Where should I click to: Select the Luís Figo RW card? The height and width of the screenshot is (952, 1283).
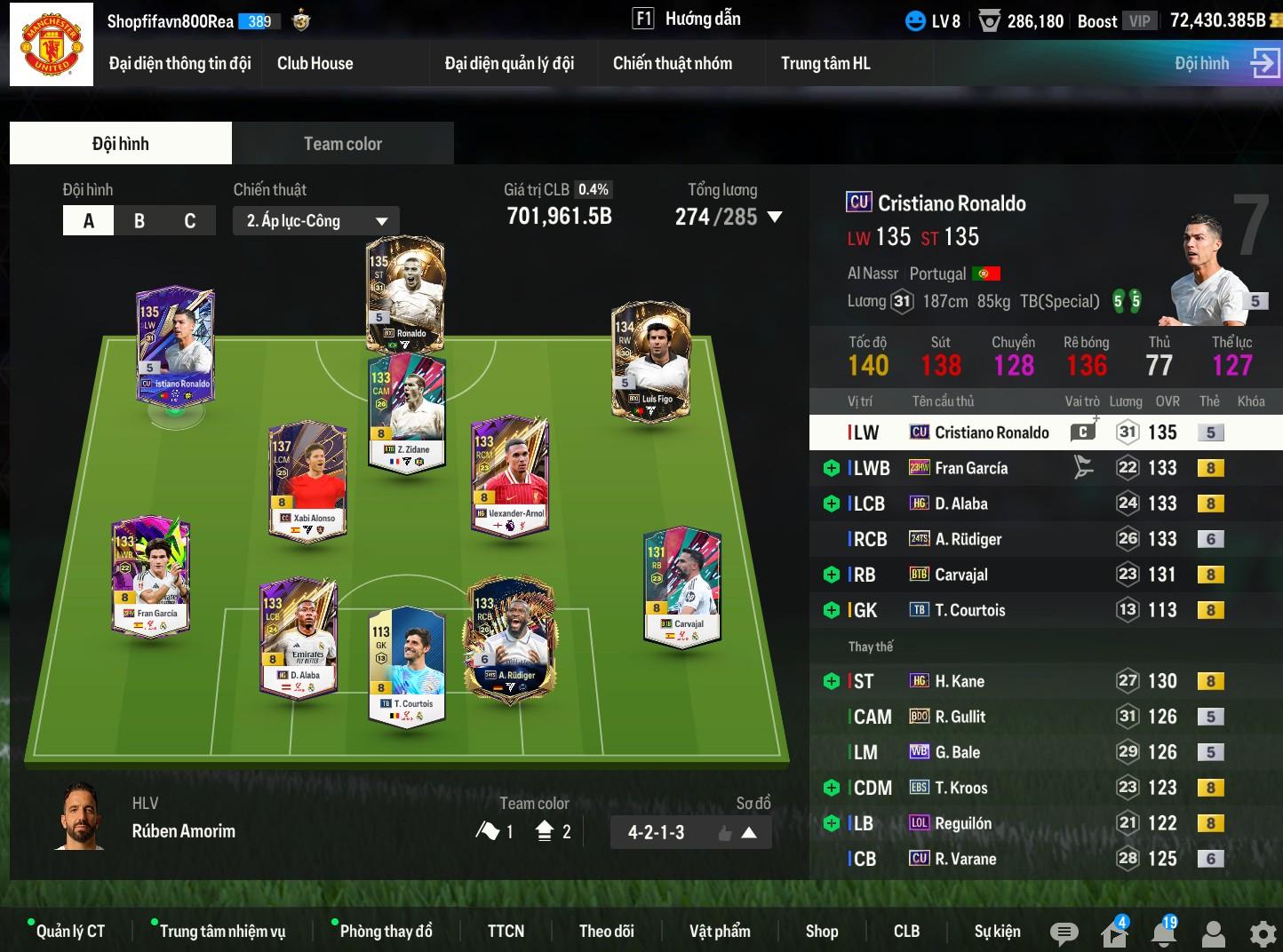[650, 360]
